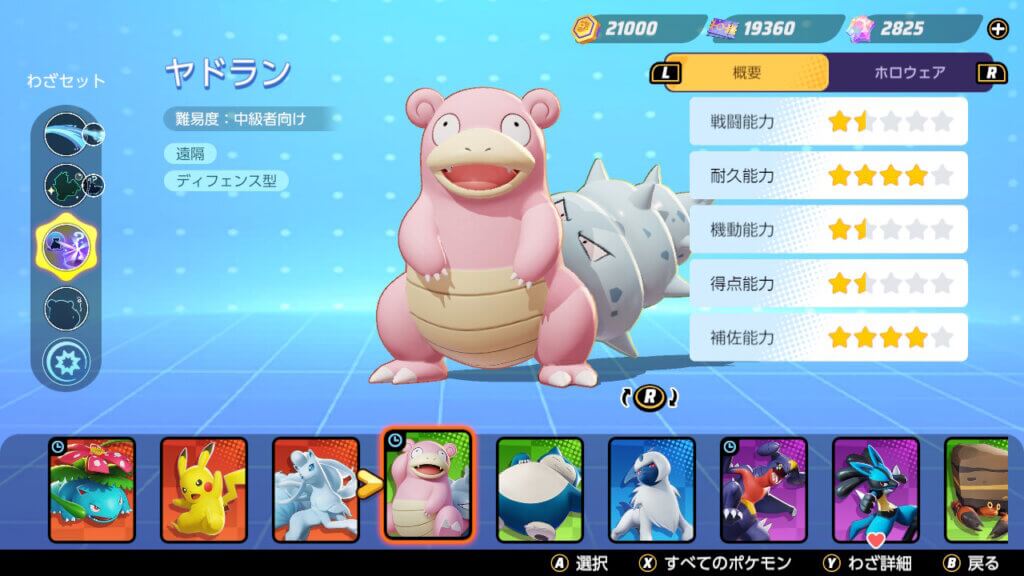Choose the Pikachu portrait
Screen dimensions: 1024x576
[204, 489]
